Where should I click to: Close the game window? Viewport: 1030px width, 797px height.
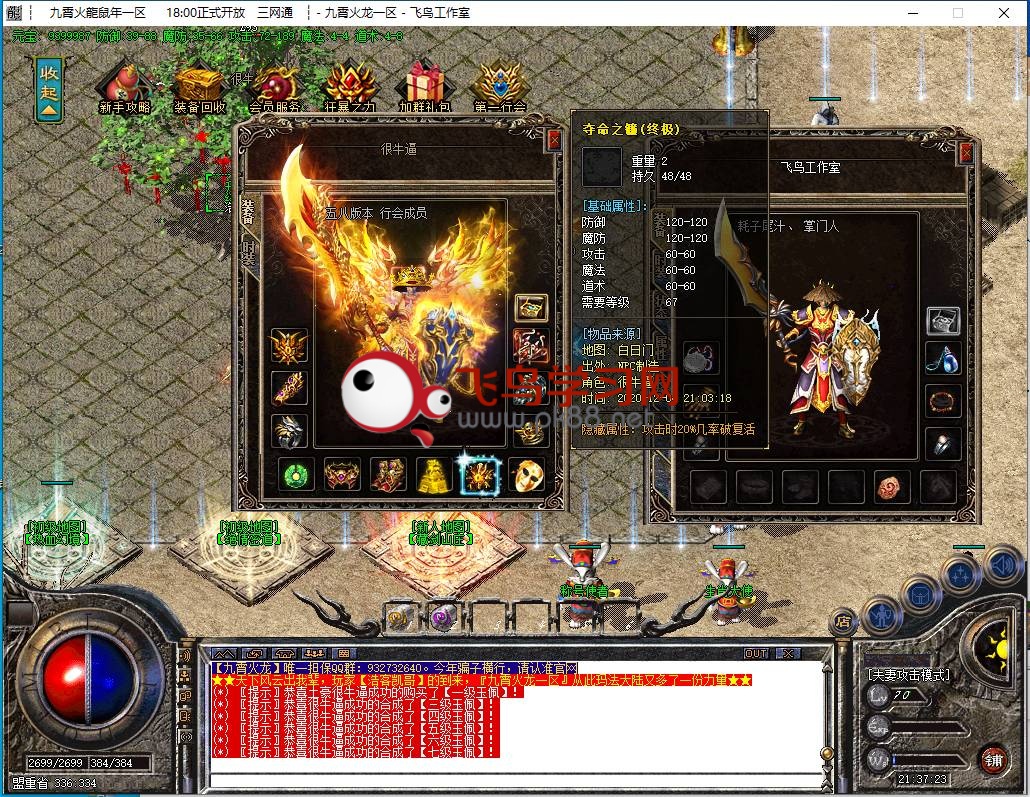1004,13
